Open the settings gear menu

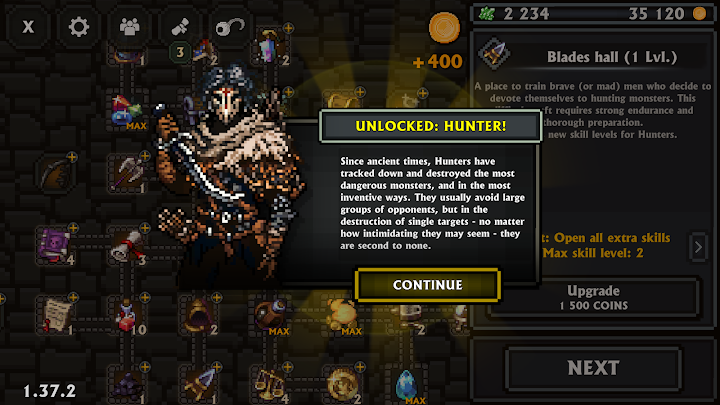click(x=78, y=27)
